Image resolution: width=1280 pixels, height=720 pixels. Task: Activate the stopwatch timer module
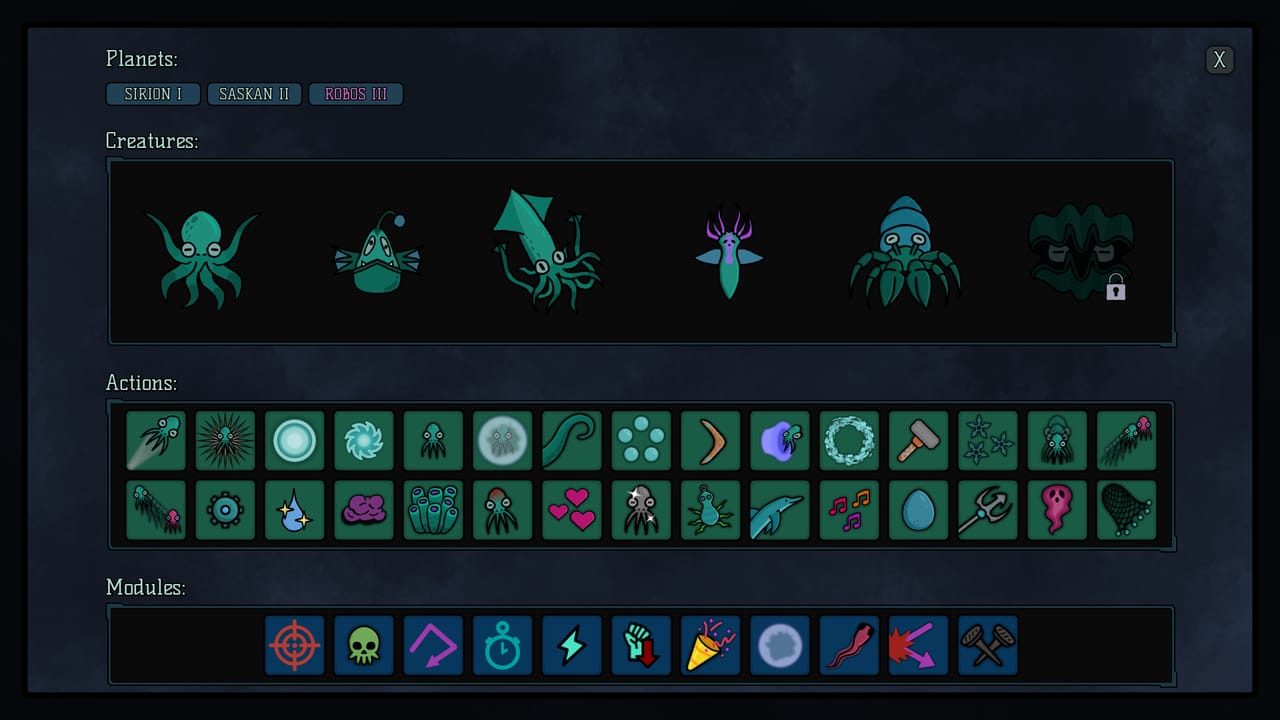(x=502, y=645)
